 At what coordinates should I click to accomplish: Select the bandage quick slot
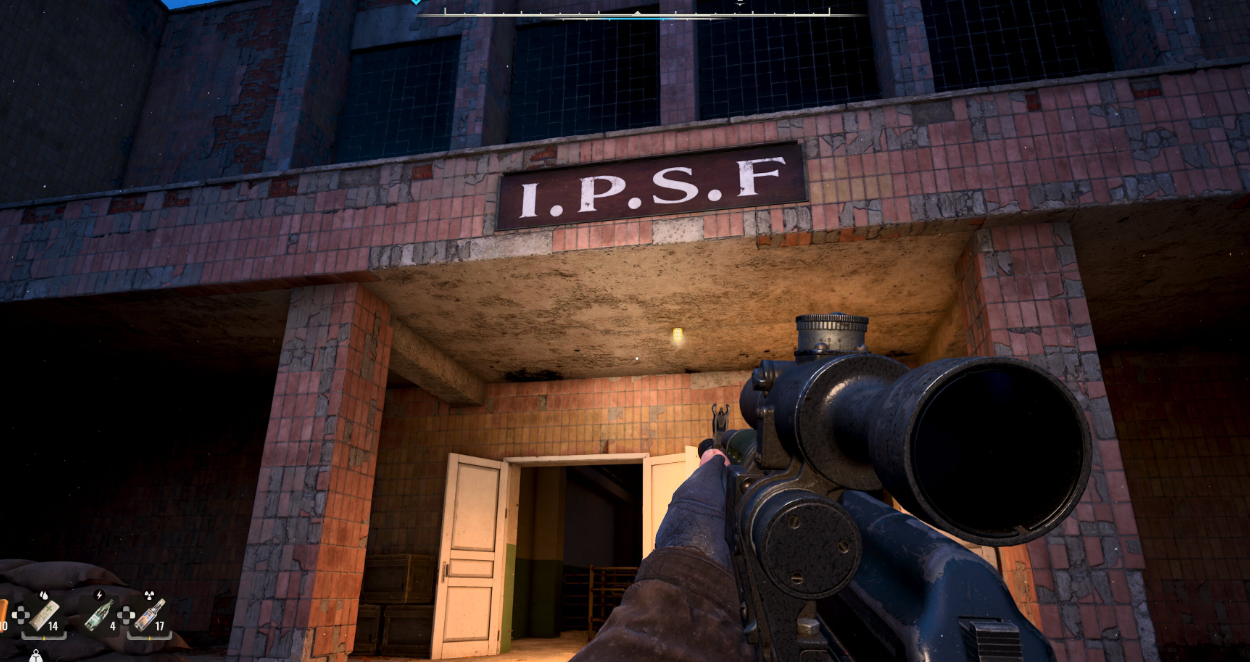(44, 615)
